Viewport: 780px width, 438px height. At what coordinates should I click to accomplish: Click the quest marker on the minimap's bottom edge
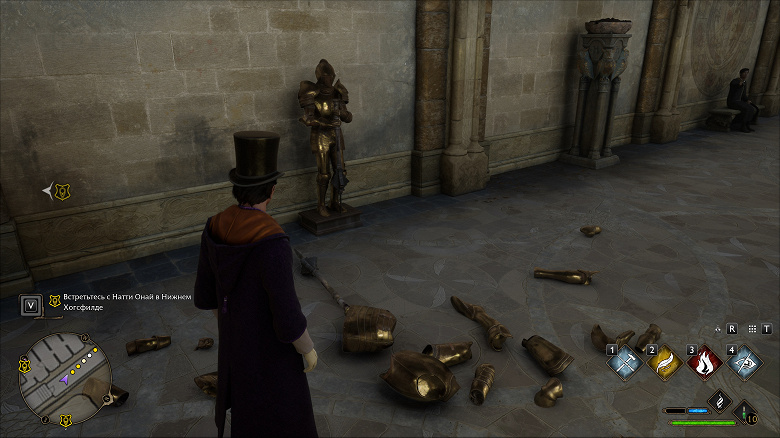(66, 419)
